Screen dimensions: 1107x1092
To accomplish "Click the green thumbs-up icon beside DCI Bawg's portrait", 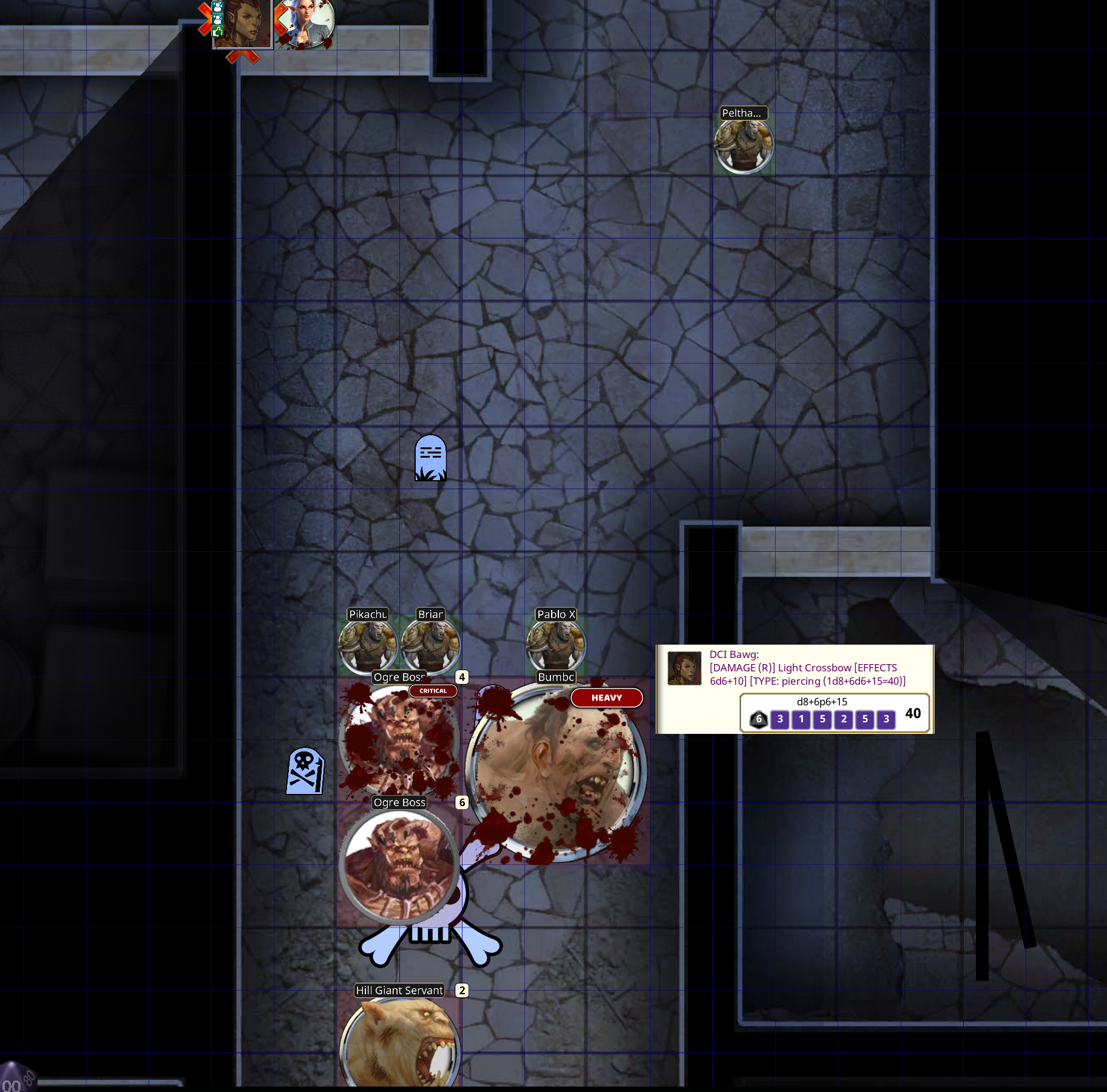I will tap(217, 32).
